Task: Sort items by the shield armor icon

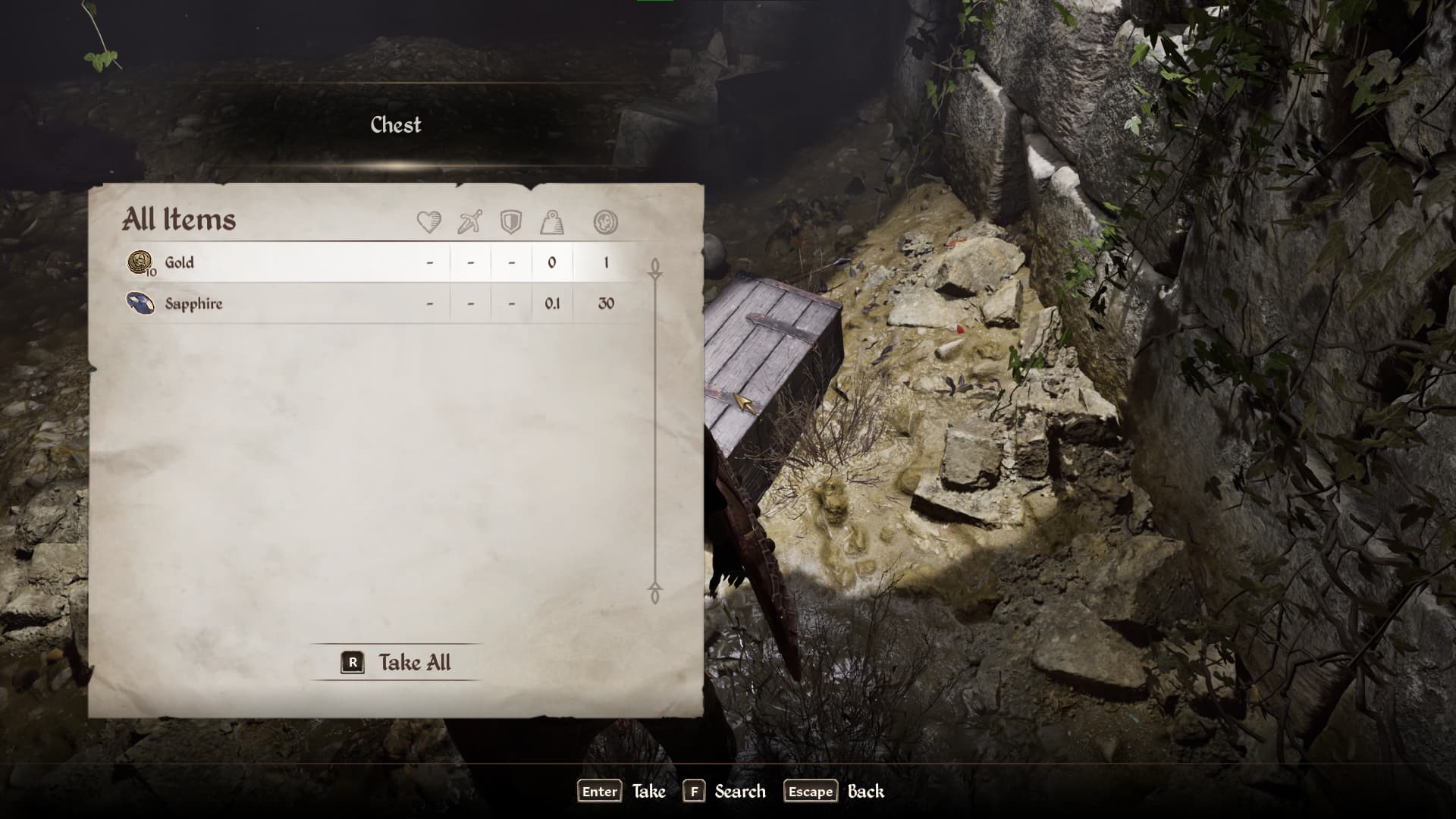Action: coord(511,222)
